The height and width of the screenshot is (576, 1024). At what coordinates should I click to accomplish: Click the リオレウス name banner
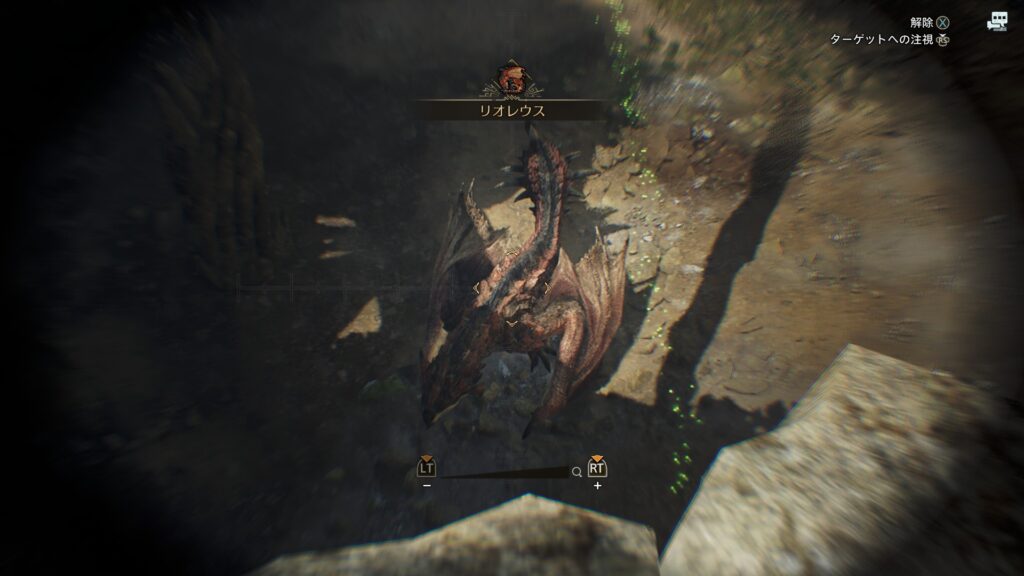(x=511, y=111)
